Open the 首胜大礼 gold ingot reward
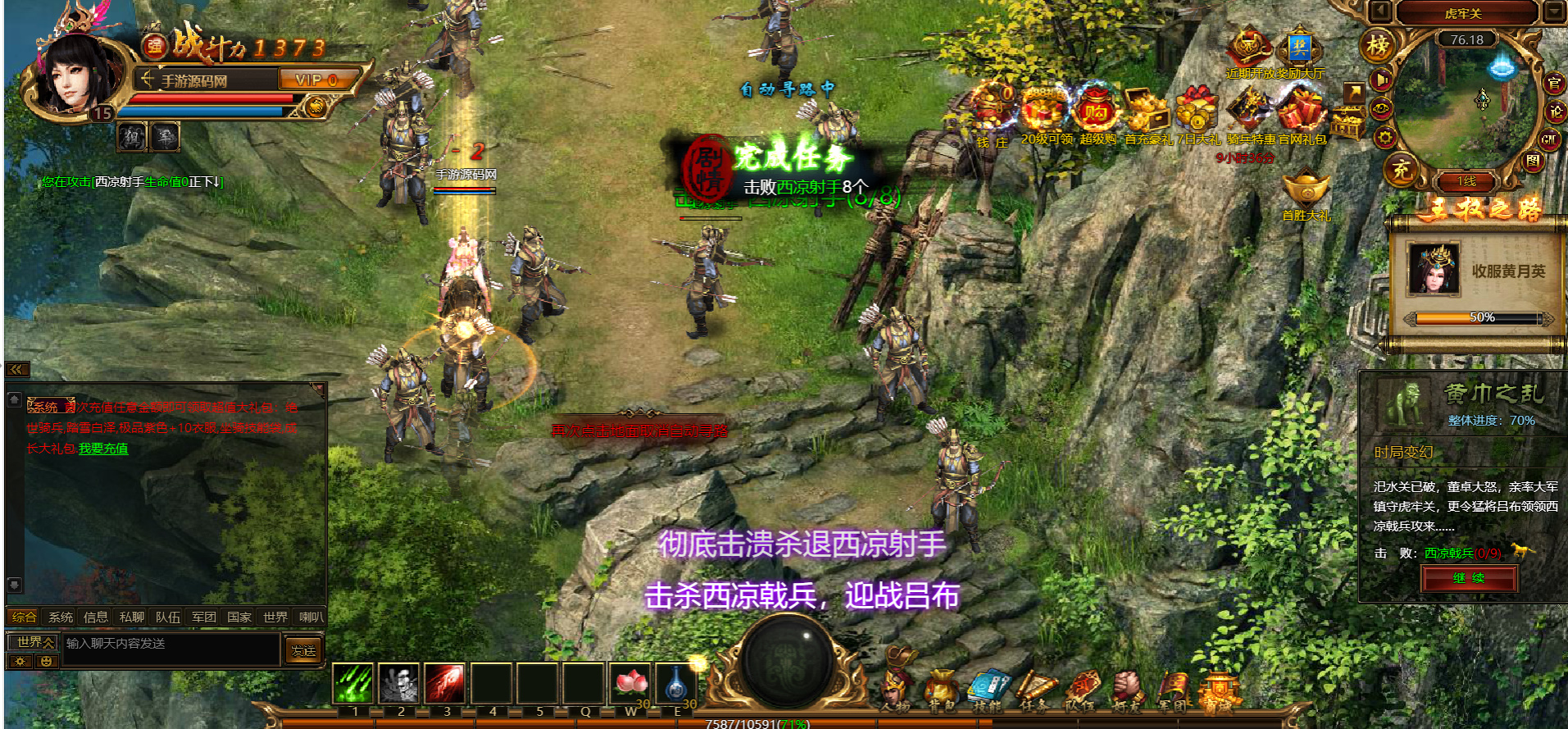1568x729 pixels. tap(1306, 189)
